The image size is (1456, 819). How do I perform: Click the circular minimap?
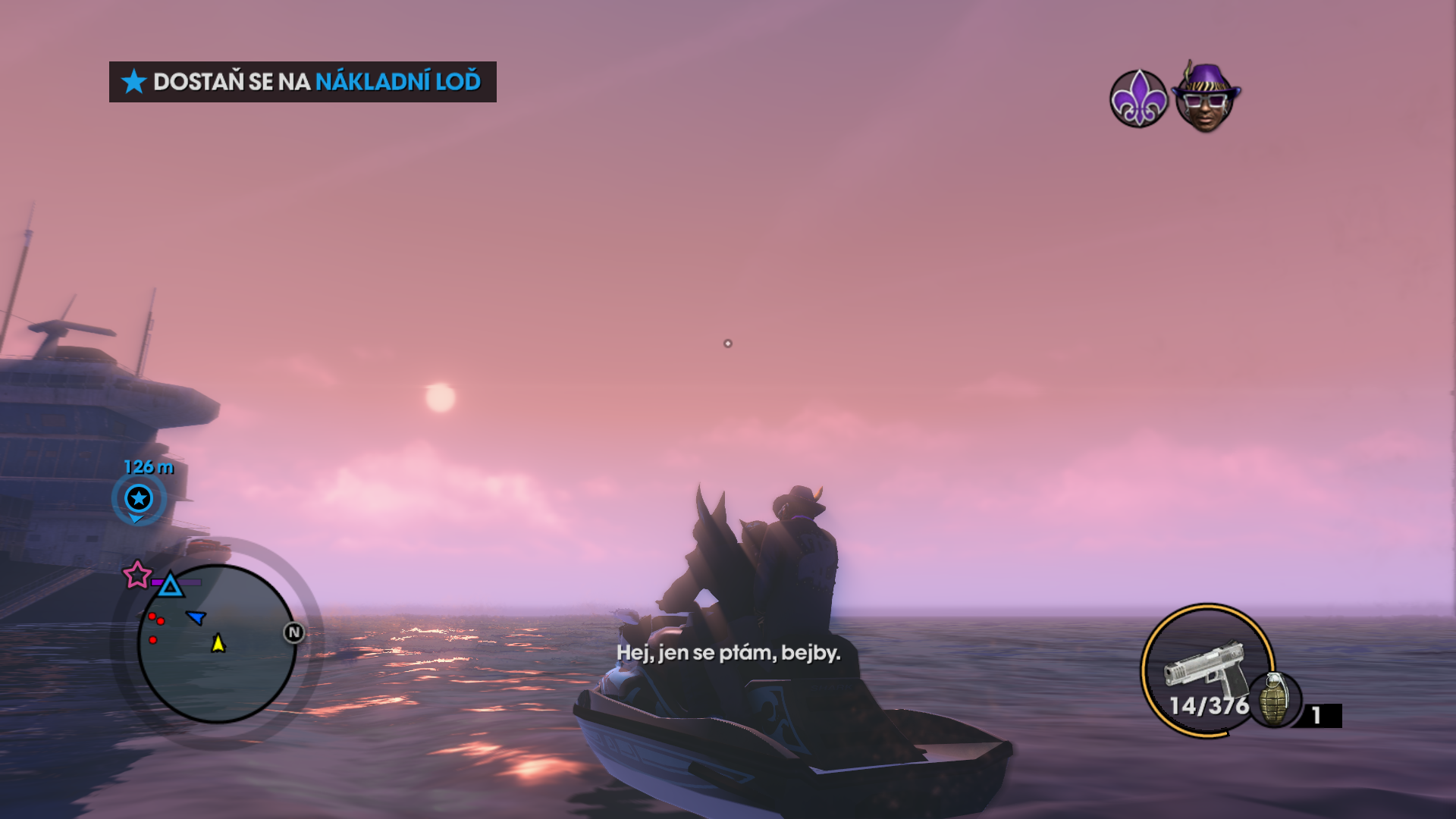[217, 652]
